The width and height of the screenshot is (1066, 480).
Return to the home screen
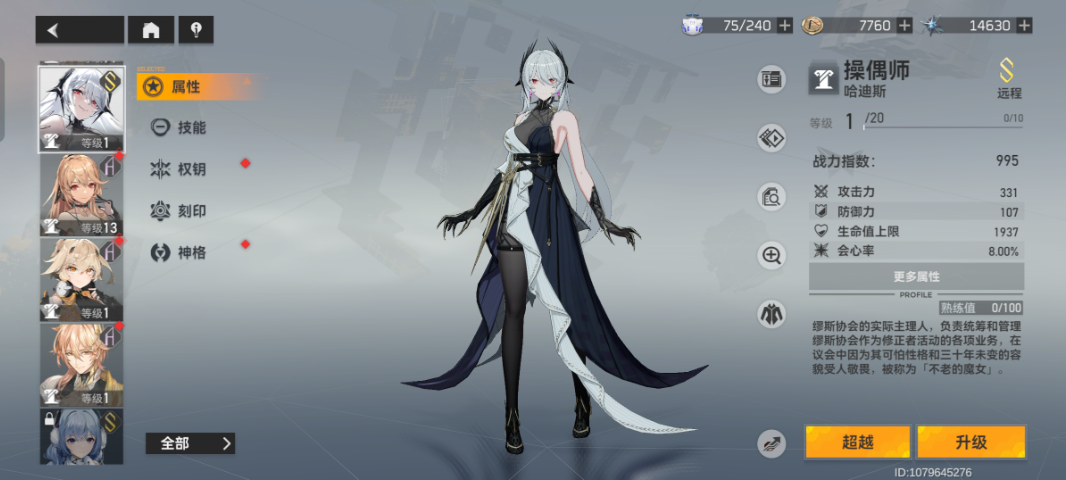pyautogui.click(x=151, y=30)
